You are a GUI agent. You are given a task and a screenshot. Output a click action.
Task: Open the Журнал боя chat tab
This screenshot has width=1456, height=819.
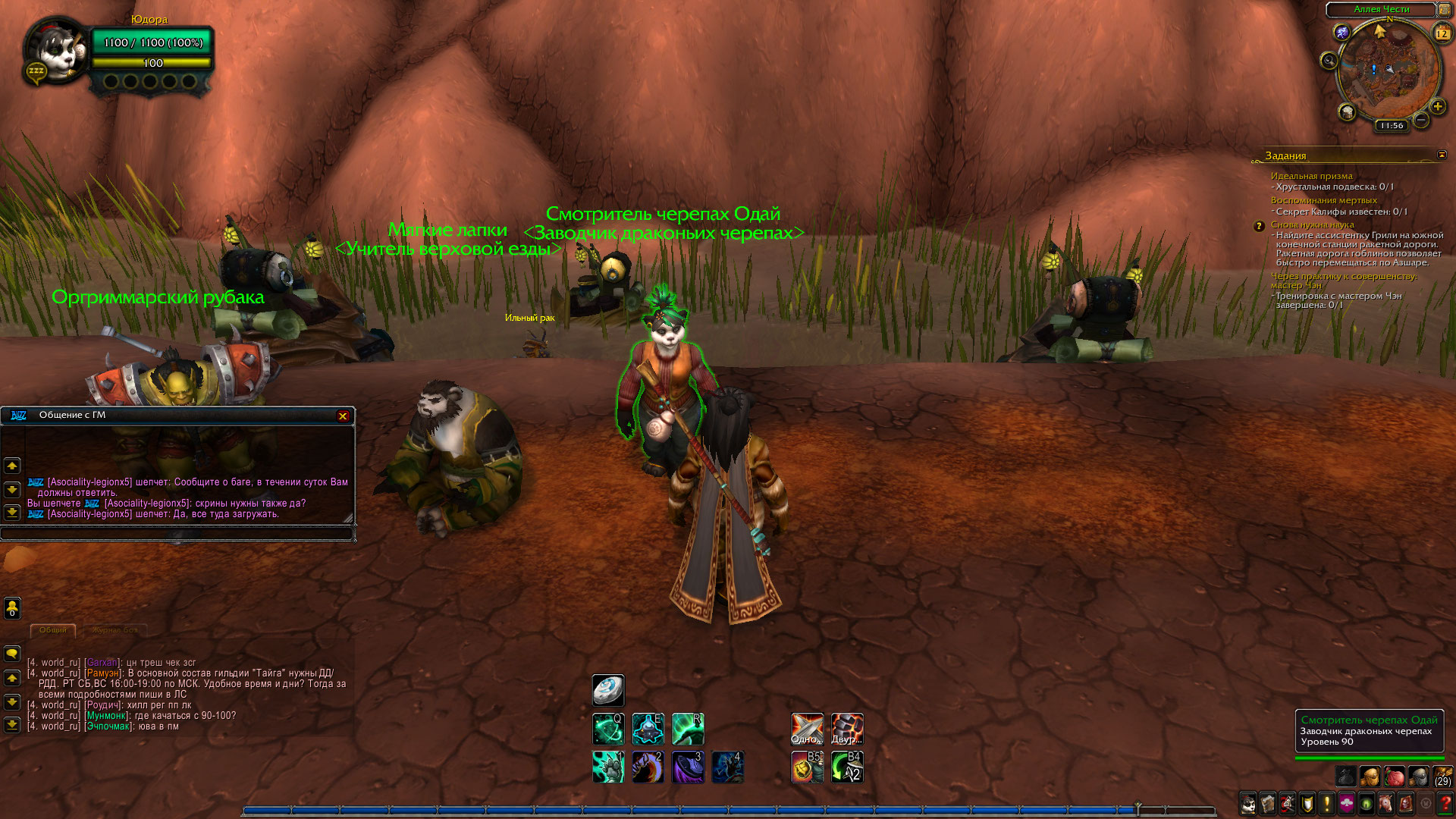pyautogui.click(x=115, y=630)
